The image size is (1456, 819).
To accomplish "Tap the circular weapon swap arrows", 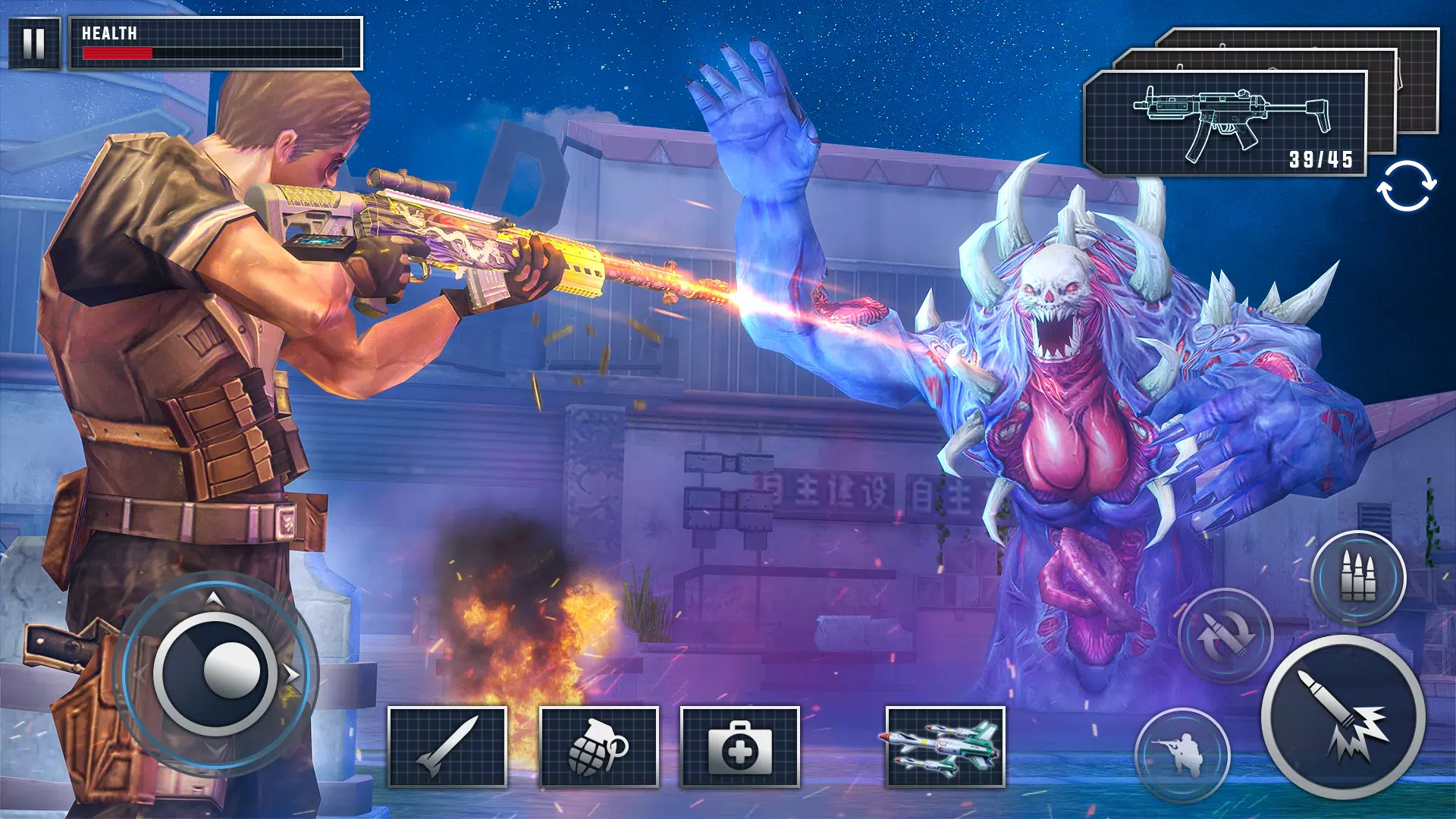I will coord(1406,186).
